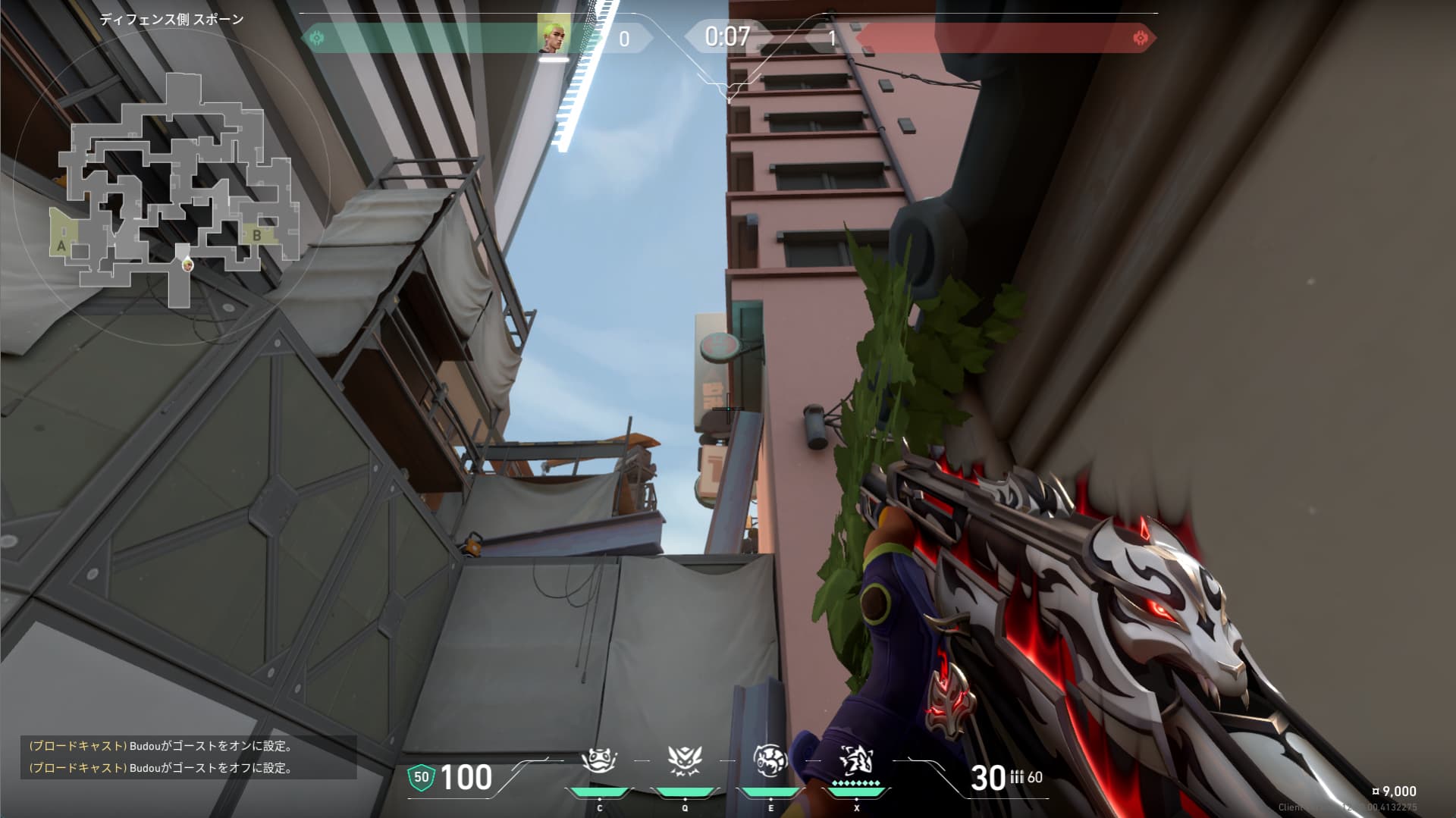Select Gekko's portrait in the top bar
Screen dimensions: 1456x818
pos(553,35)
